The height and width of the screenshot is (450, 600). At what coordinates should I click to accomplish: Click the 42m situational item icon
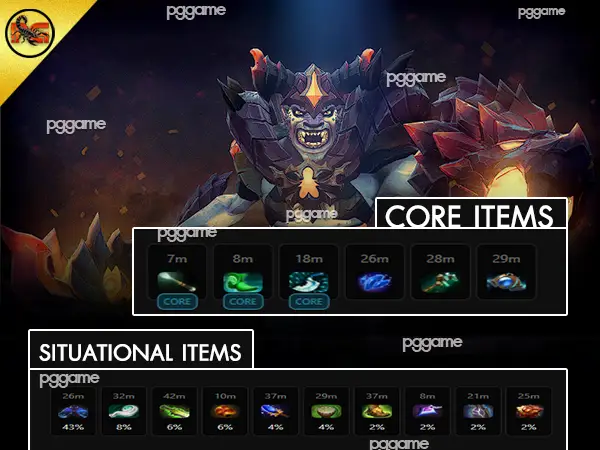click(175, 411)
